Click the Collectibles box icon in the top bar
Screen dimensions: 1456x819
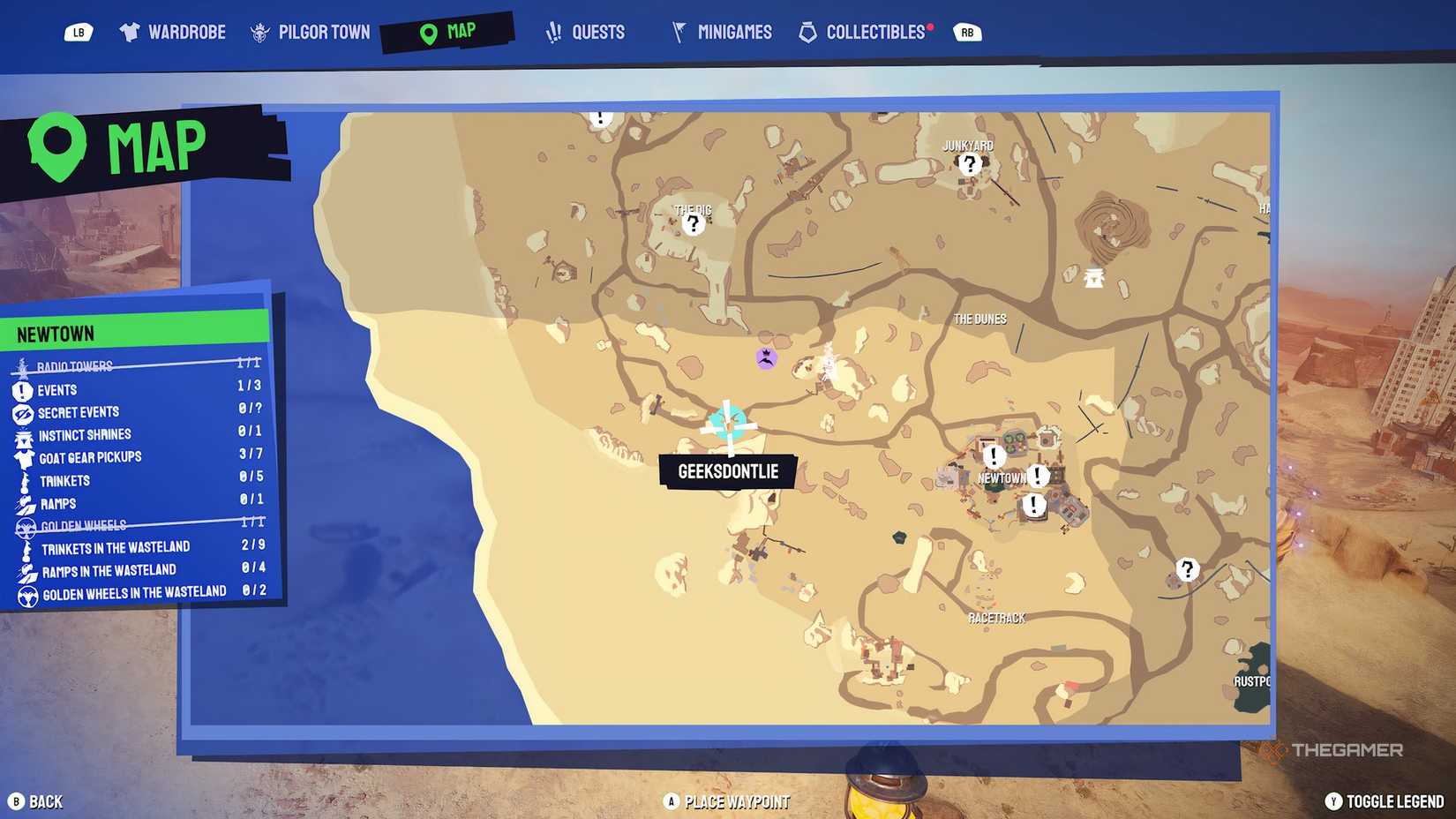pyautogui.click(x=807, y=31)
